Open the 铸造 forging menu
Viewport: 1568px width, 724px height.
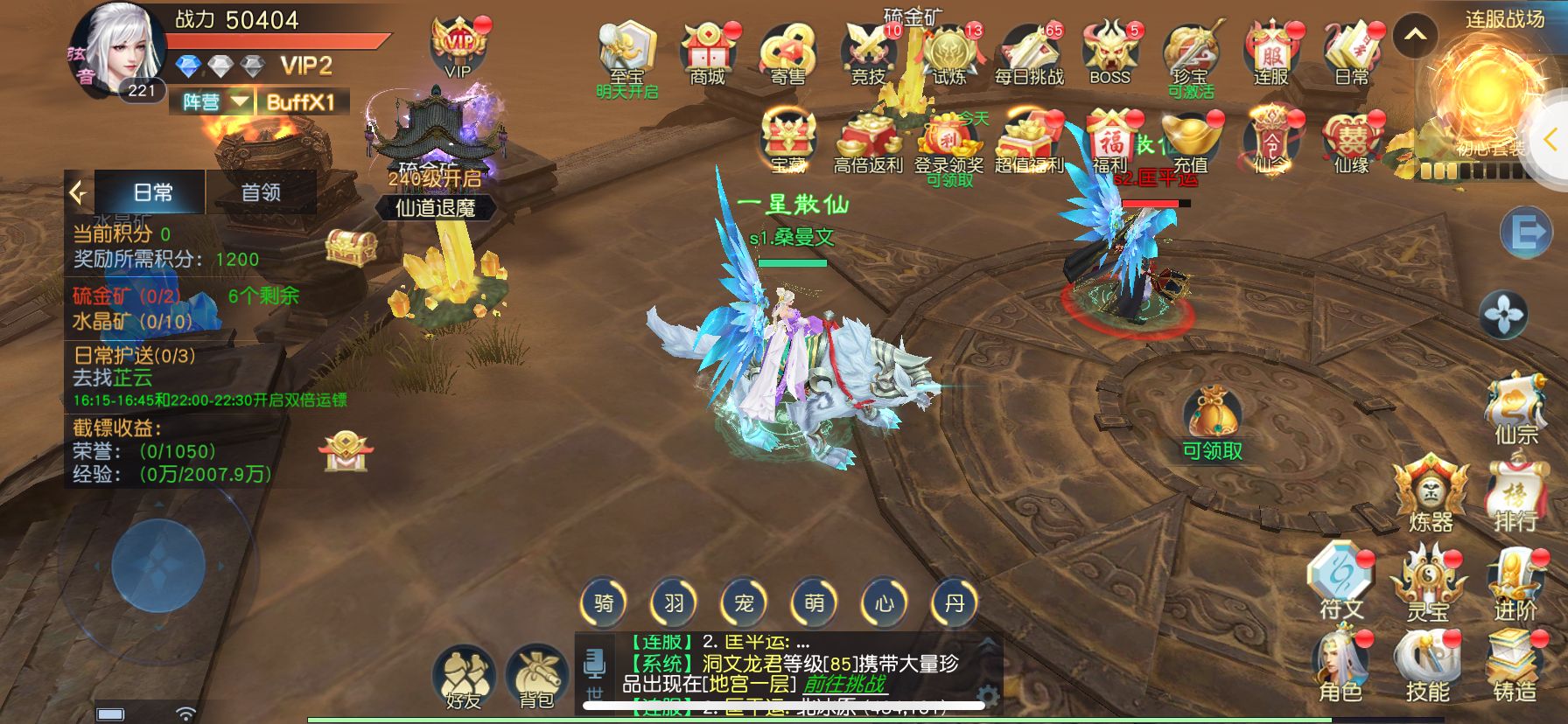coord(1515,668)
